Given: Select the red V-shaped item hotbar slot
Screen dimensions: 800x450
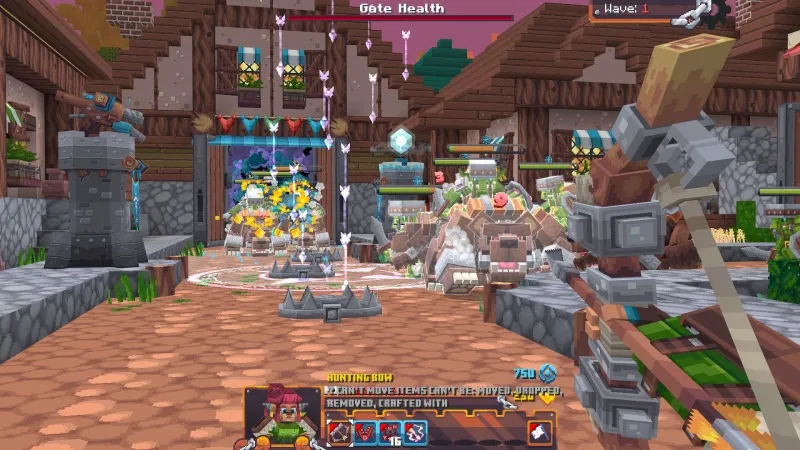Looking at the screenshot, I should click(364, 432).
